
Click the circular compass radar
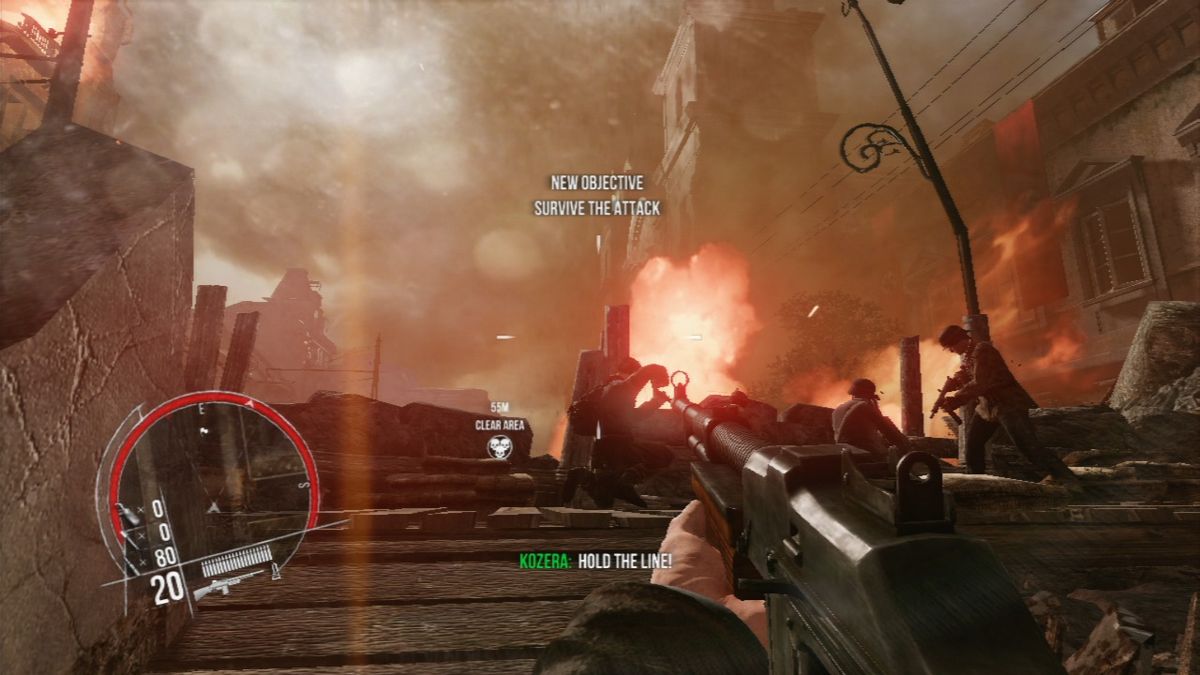(x=213, y=473)
